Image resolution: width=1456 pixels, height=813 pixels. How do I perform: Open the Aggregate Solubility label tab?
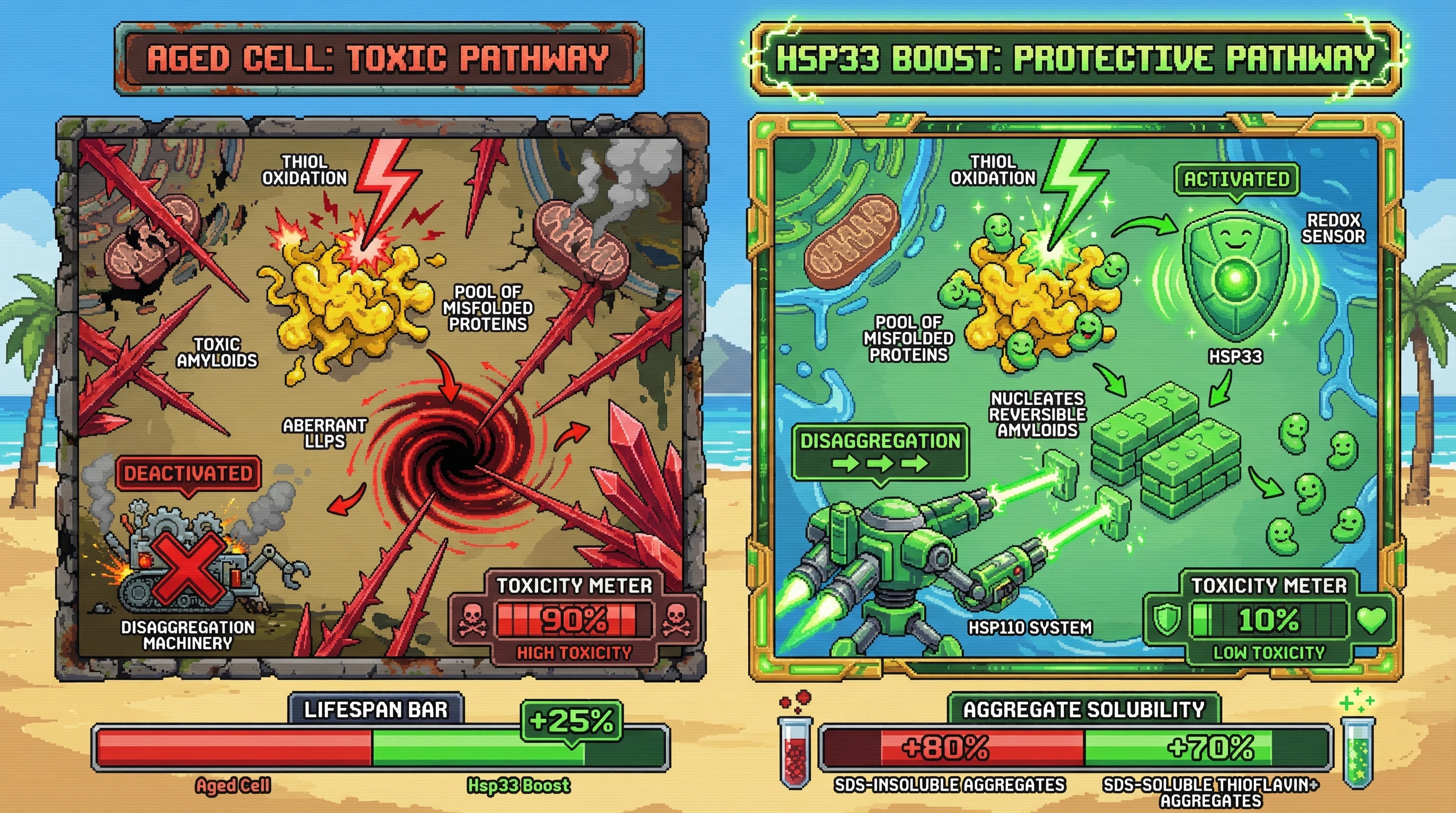[1084, 710]
